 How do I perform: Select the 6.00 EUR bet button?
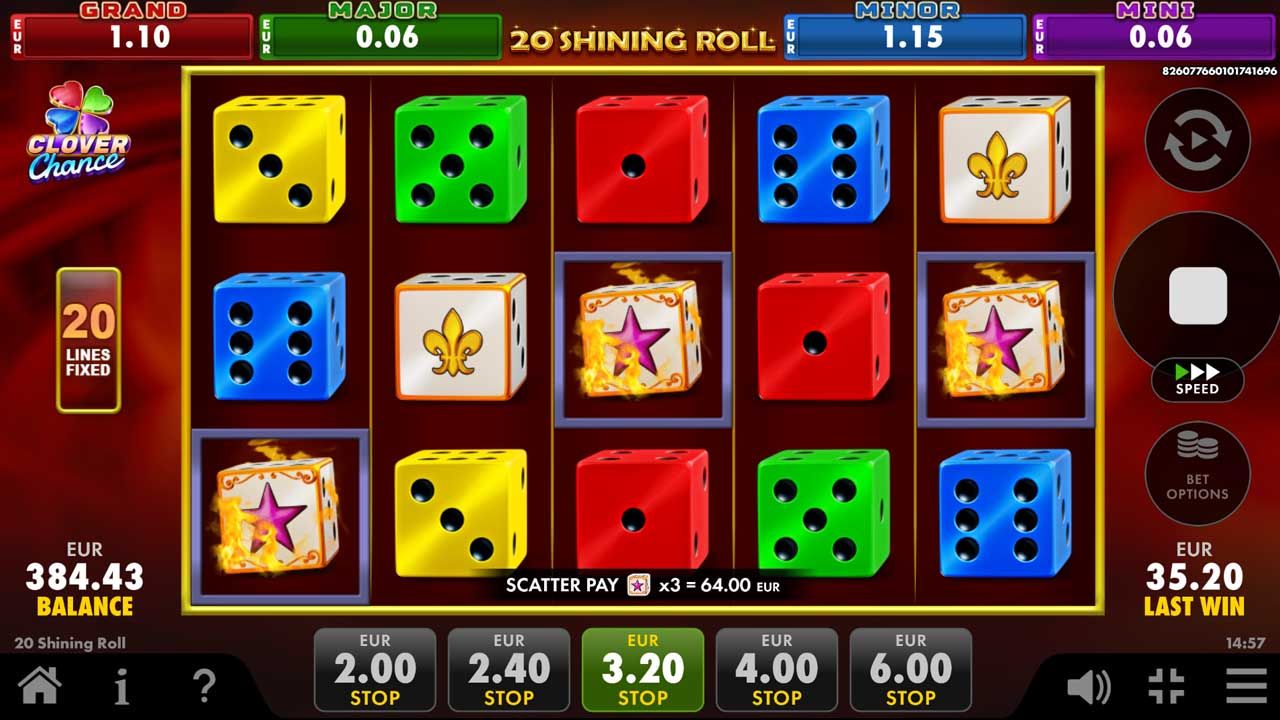(x=911, y=669)
